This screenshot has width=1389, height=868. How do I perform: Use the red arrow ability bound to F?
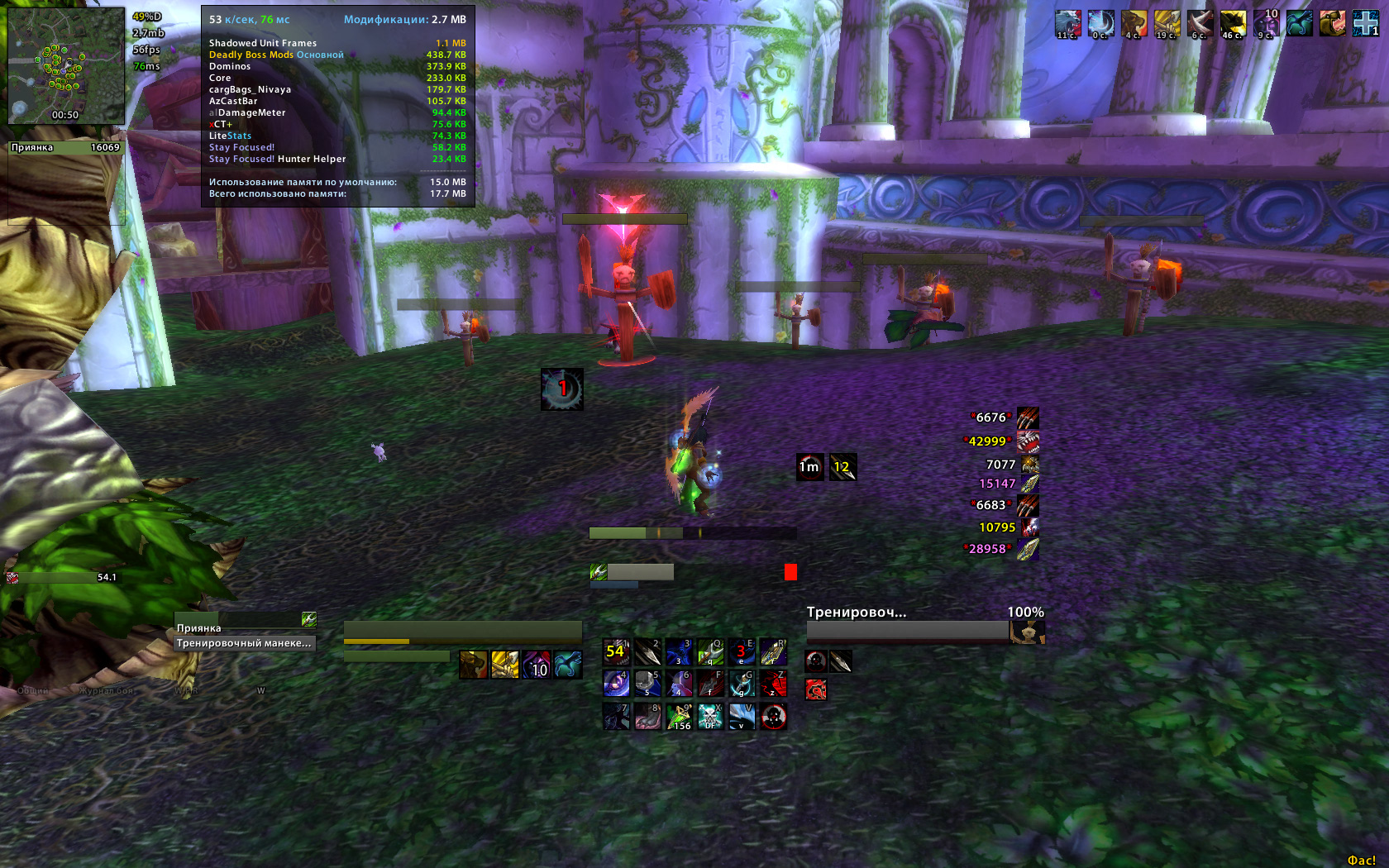pyautogui.click(x=710, y=683)
